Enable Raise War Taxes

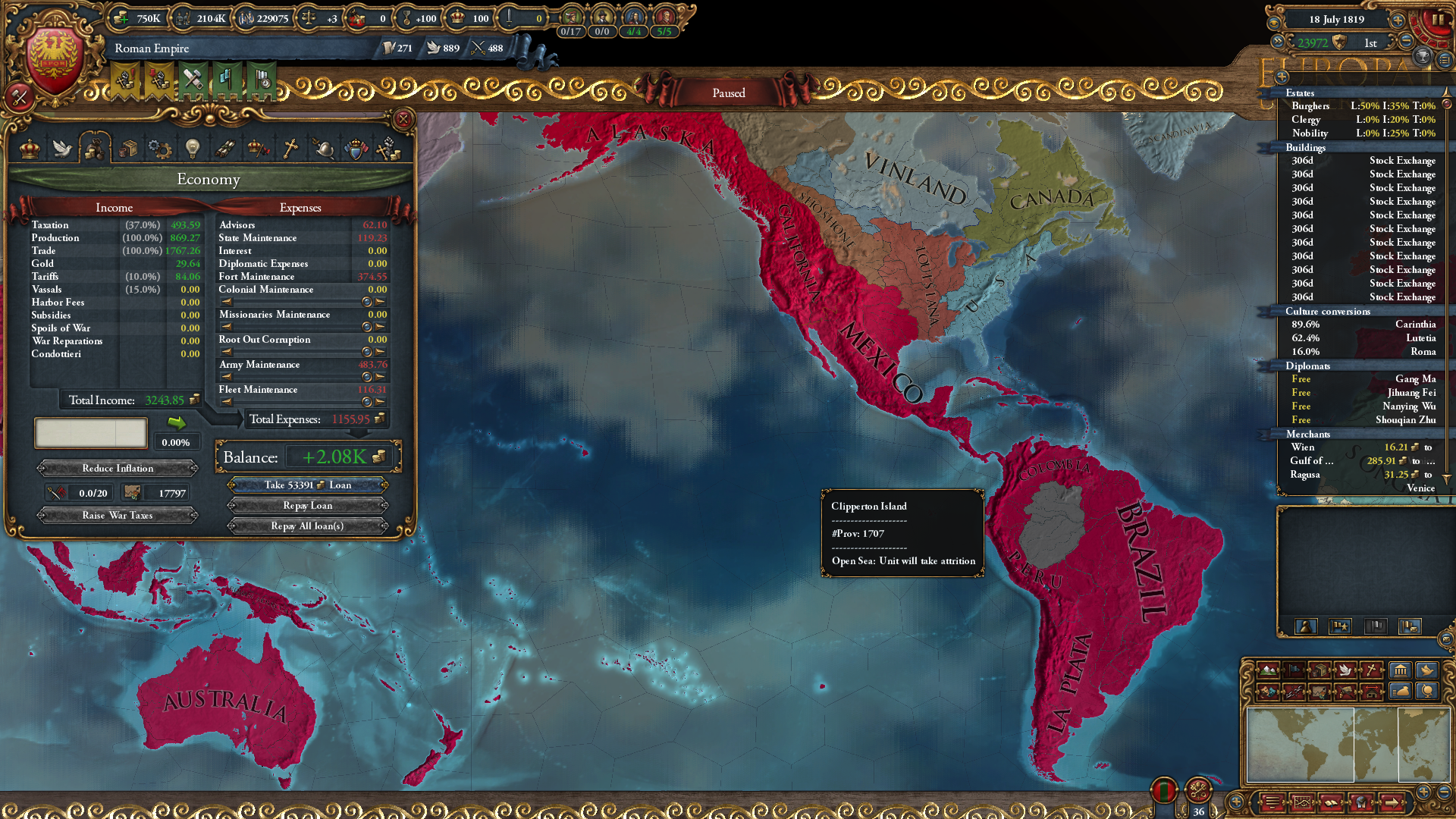pyautogui.click(x=117, y=515)
